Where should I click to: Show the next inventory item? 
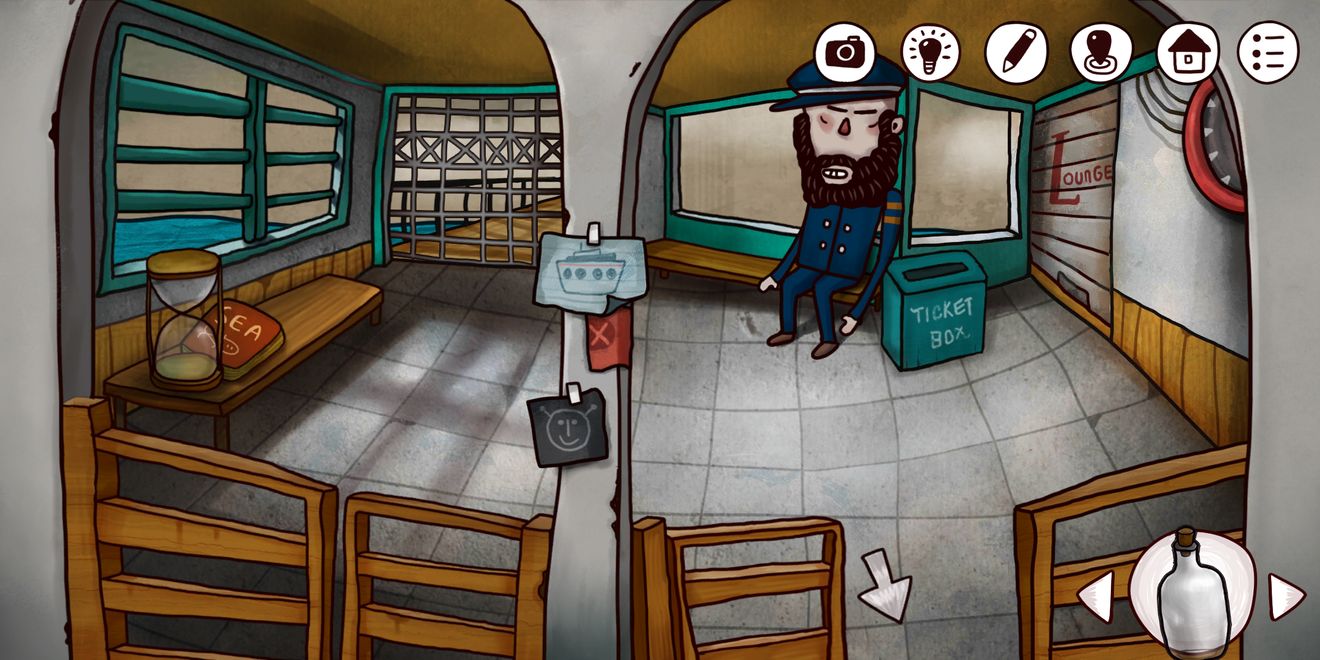coord(1285,597)
